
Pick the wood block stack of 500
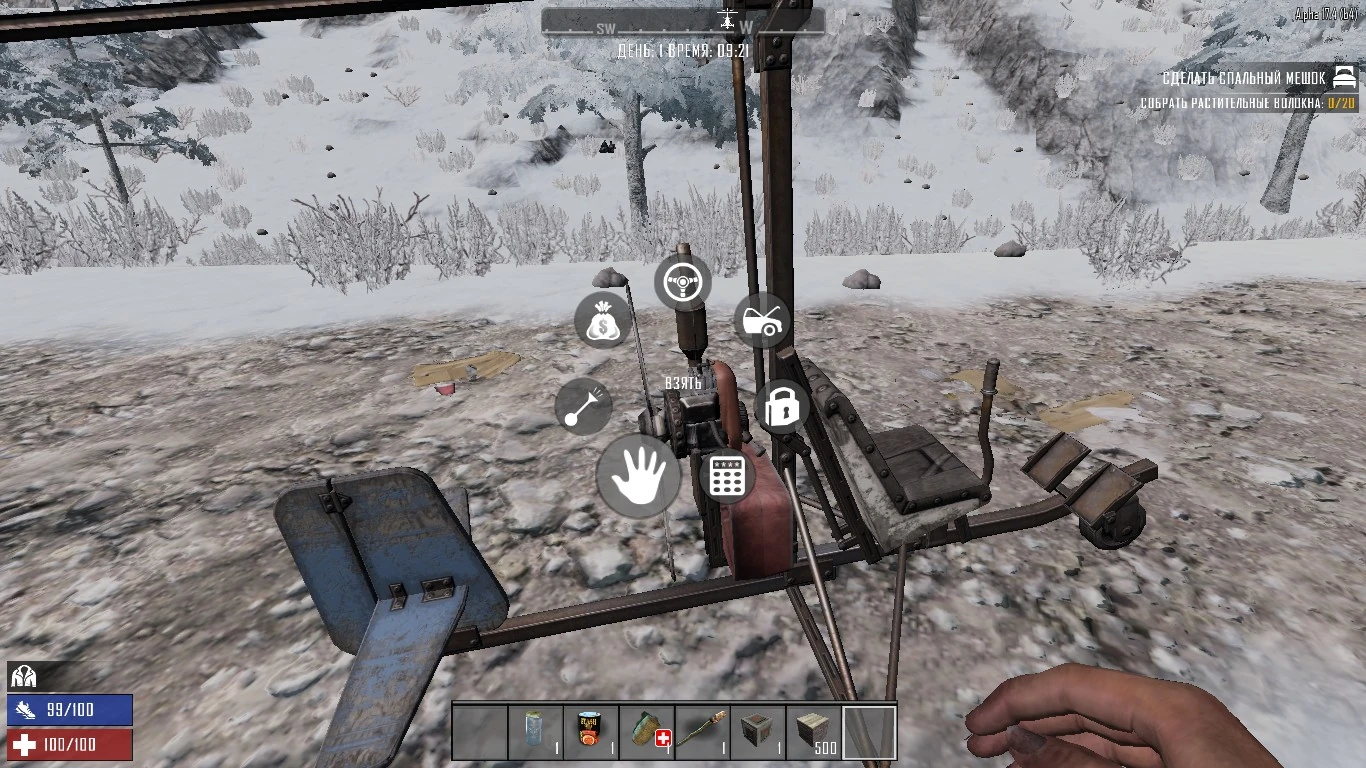(813, 733)
